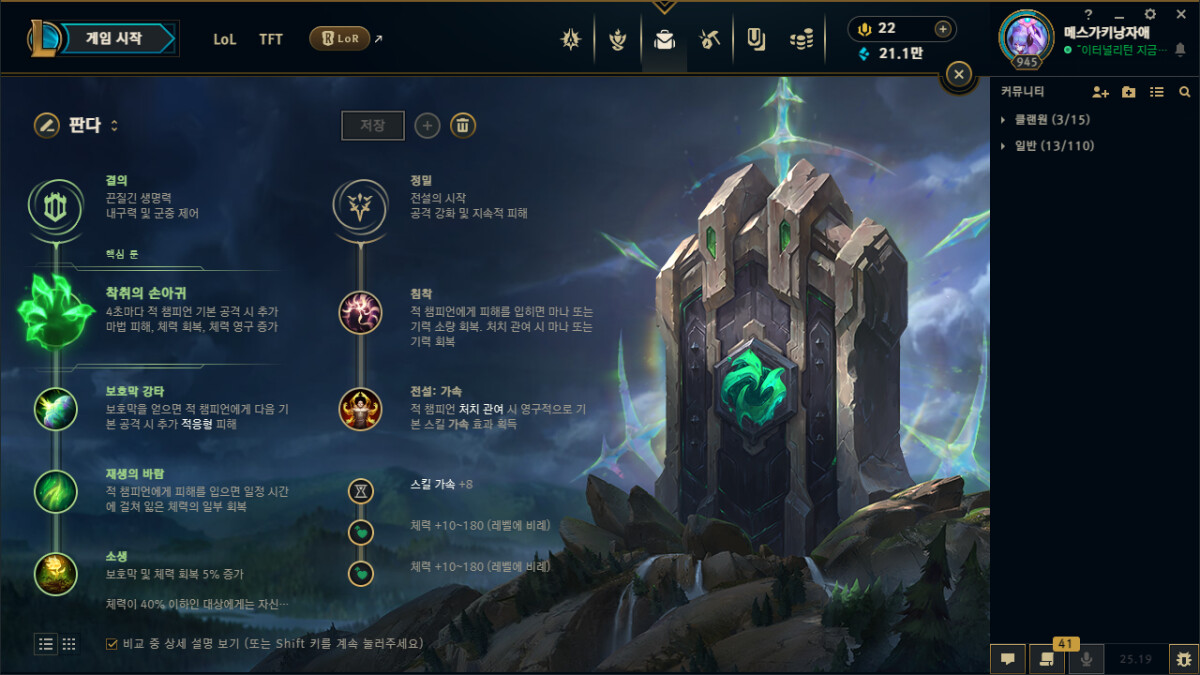Expand the 일반 friends group
1200x675 pixels.
tap(1003, 146)
